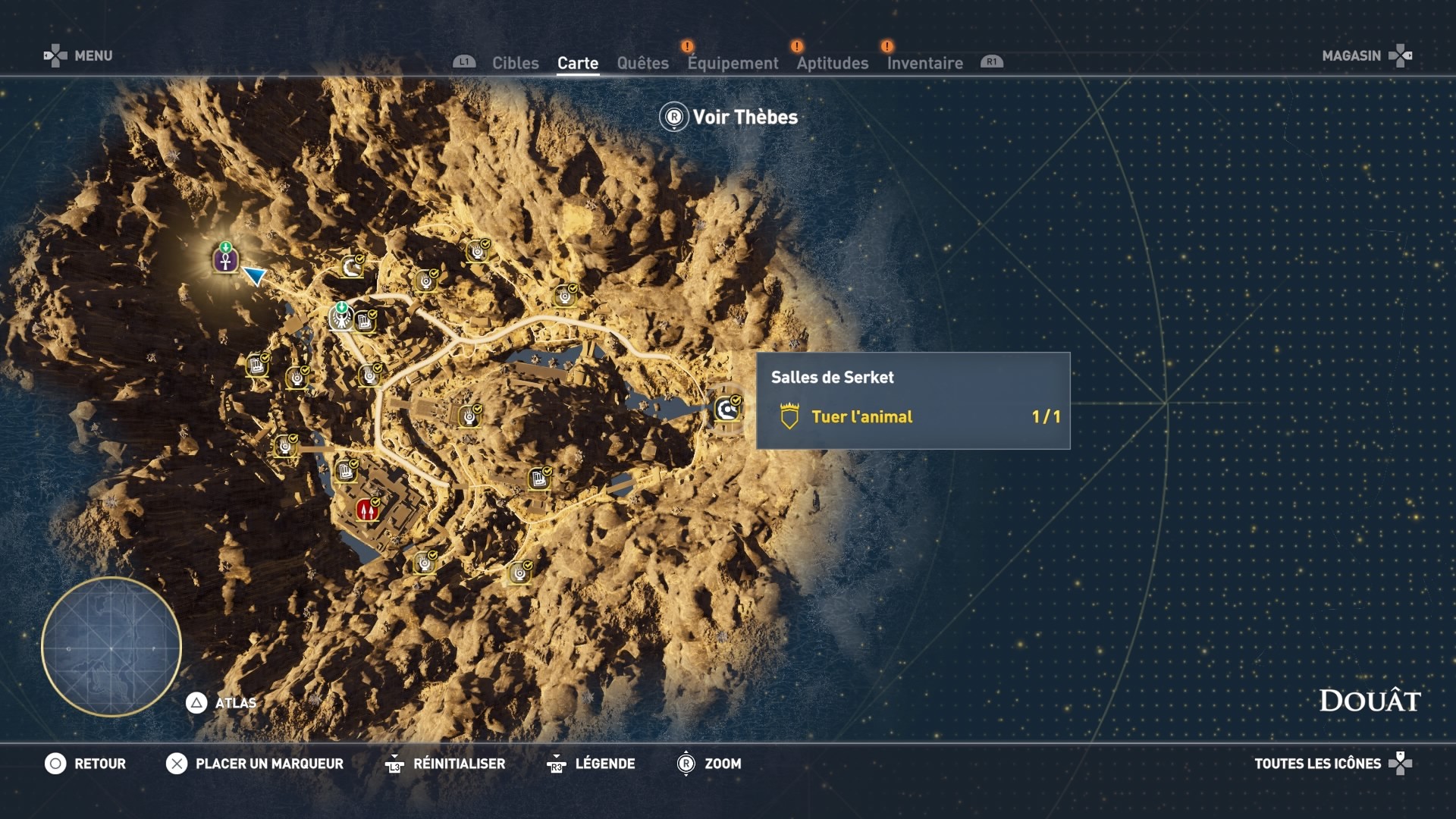Select the scarab marker with green arrow
Image resolution: width=1456 pixels, height=819 pixels.
point(340,318)
